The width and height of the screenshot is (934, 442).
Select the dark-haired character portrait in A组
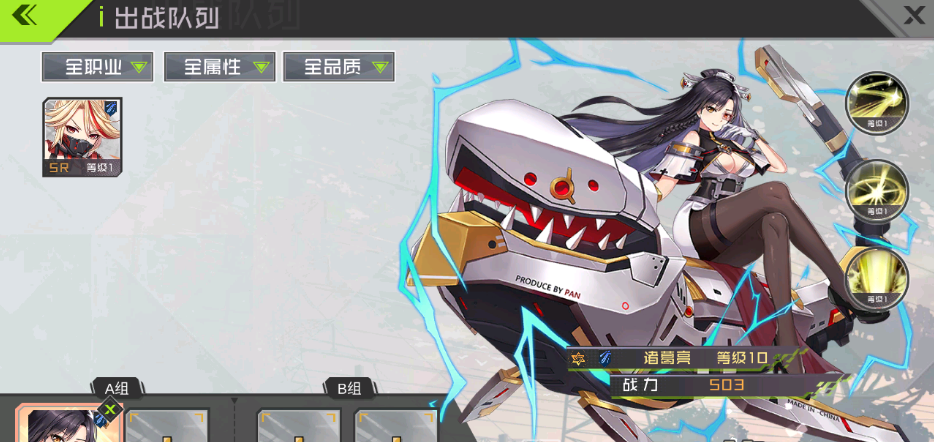pyautogui.click(x=65, y=426)
